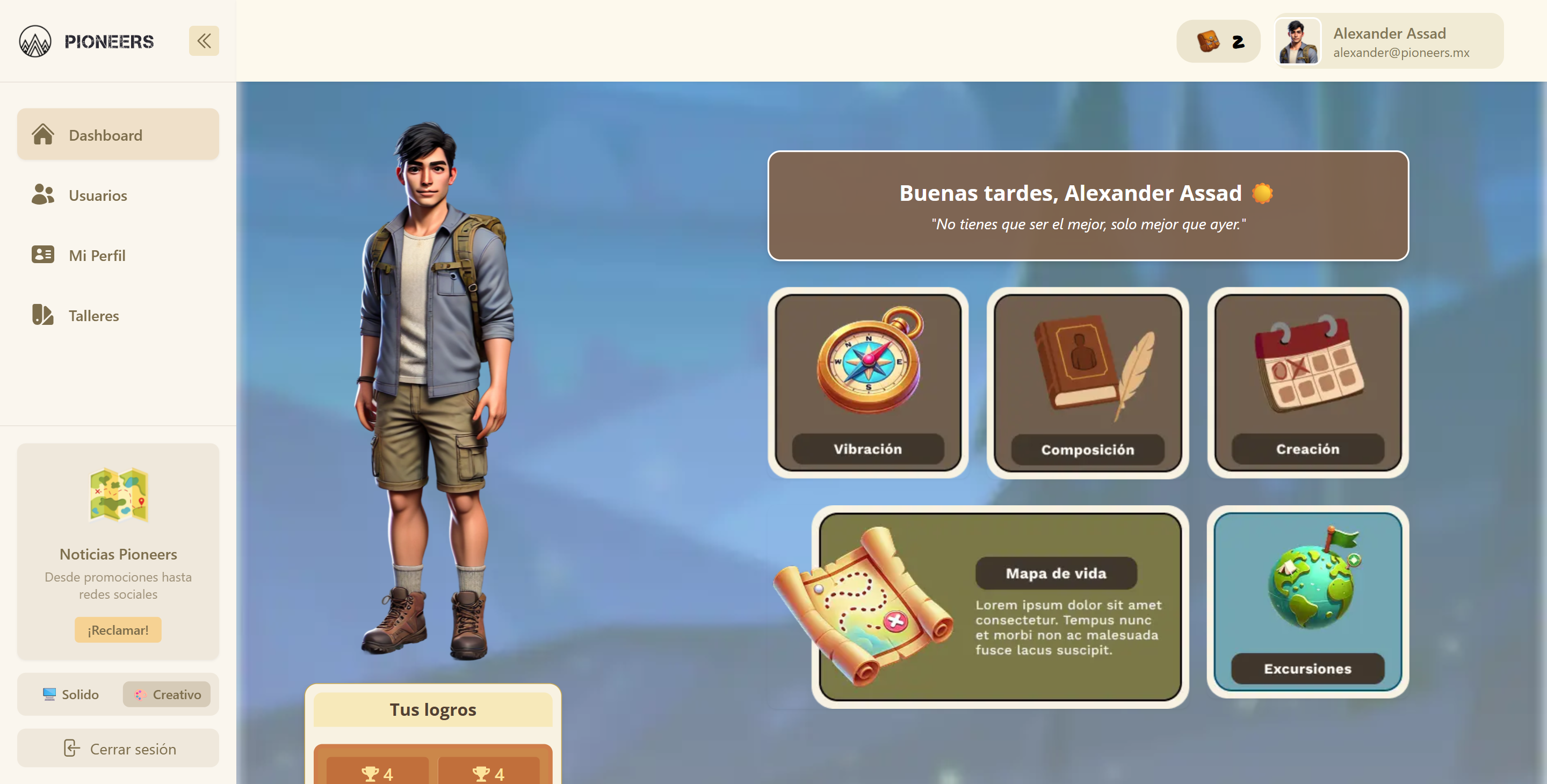Select the Dashboard home icon
The height and width of the screenshot is (784, 1547).
coord(42,134)
